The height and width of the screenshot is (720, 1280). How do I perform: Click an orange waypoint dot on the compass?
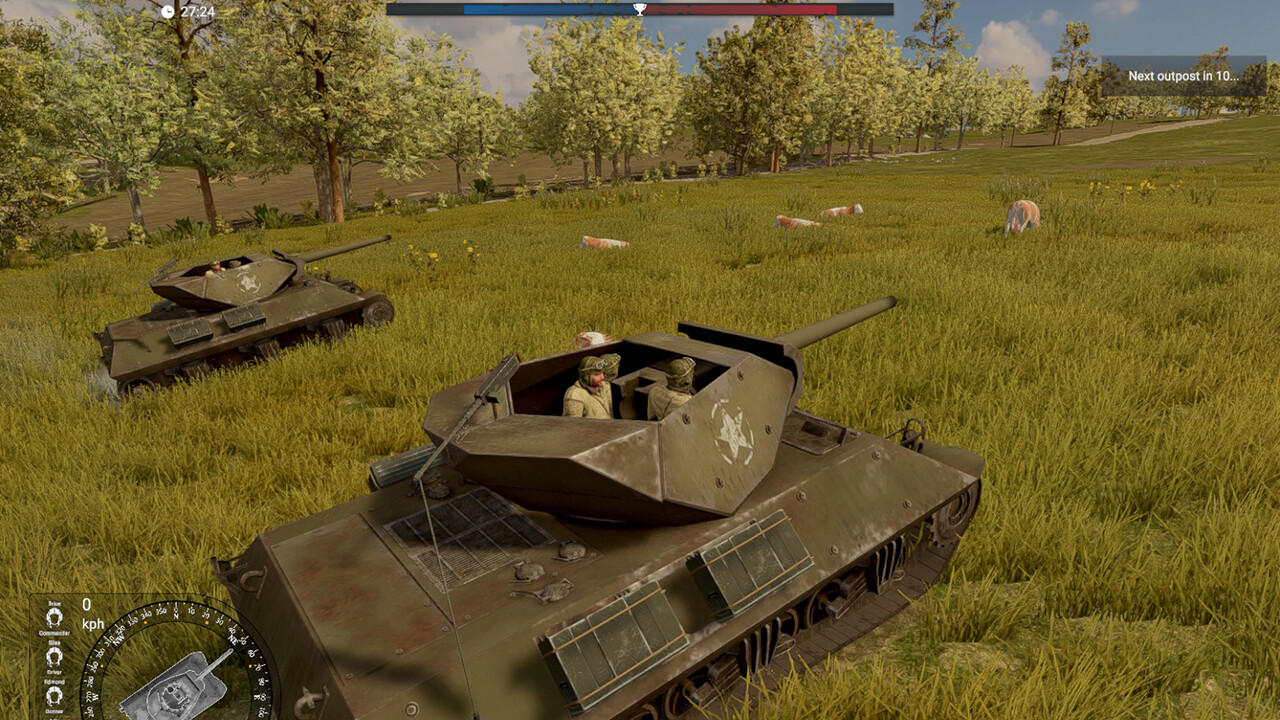point(206,621)
